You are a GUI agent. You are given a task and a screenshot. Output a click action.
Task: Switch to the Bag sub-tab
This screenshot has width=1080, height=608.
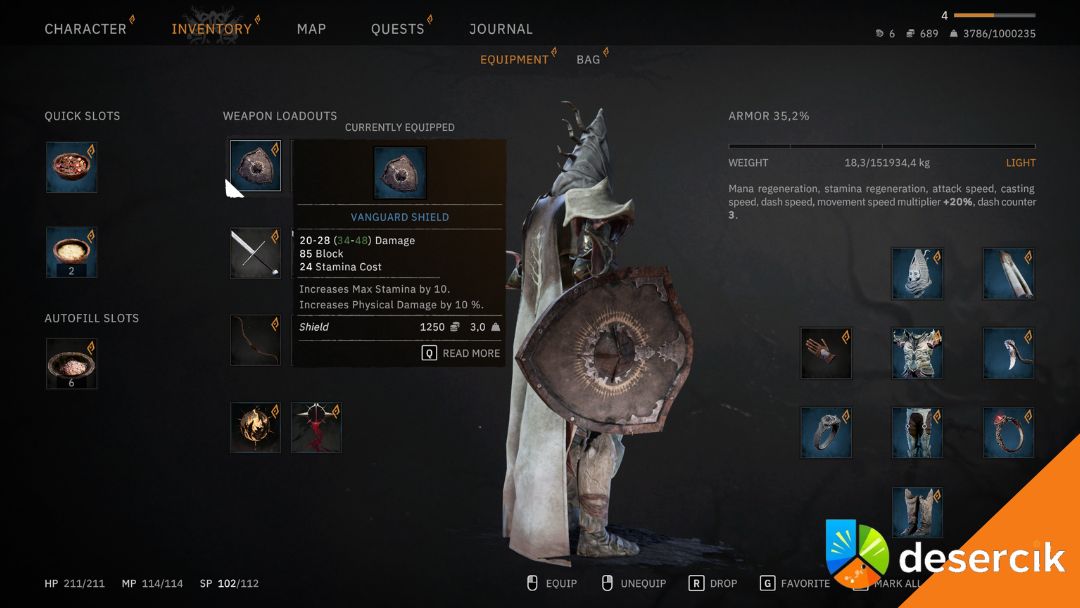(x=588, y=60)
